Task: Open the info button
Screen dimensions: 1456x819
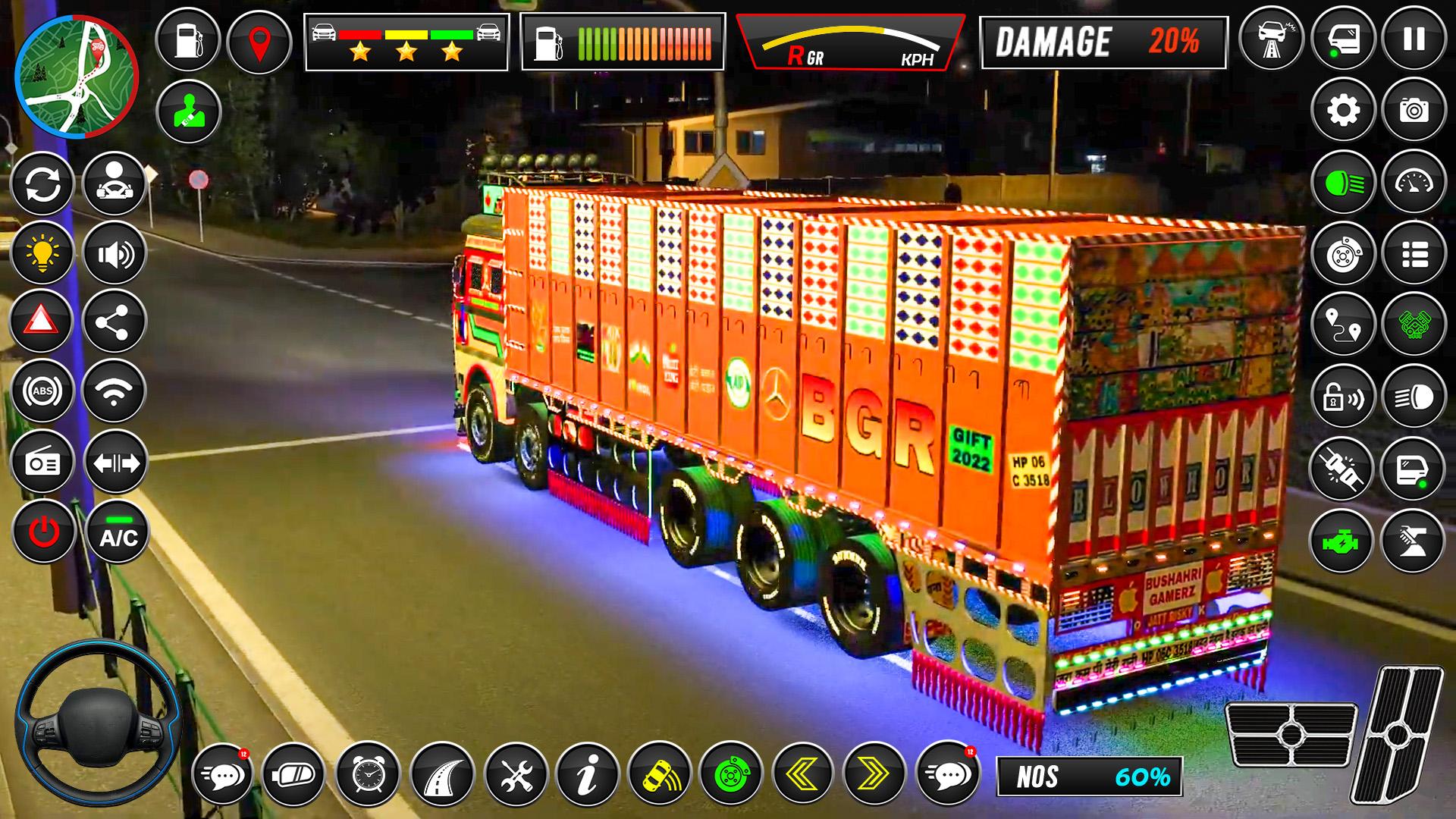Action: pos(587,774)
